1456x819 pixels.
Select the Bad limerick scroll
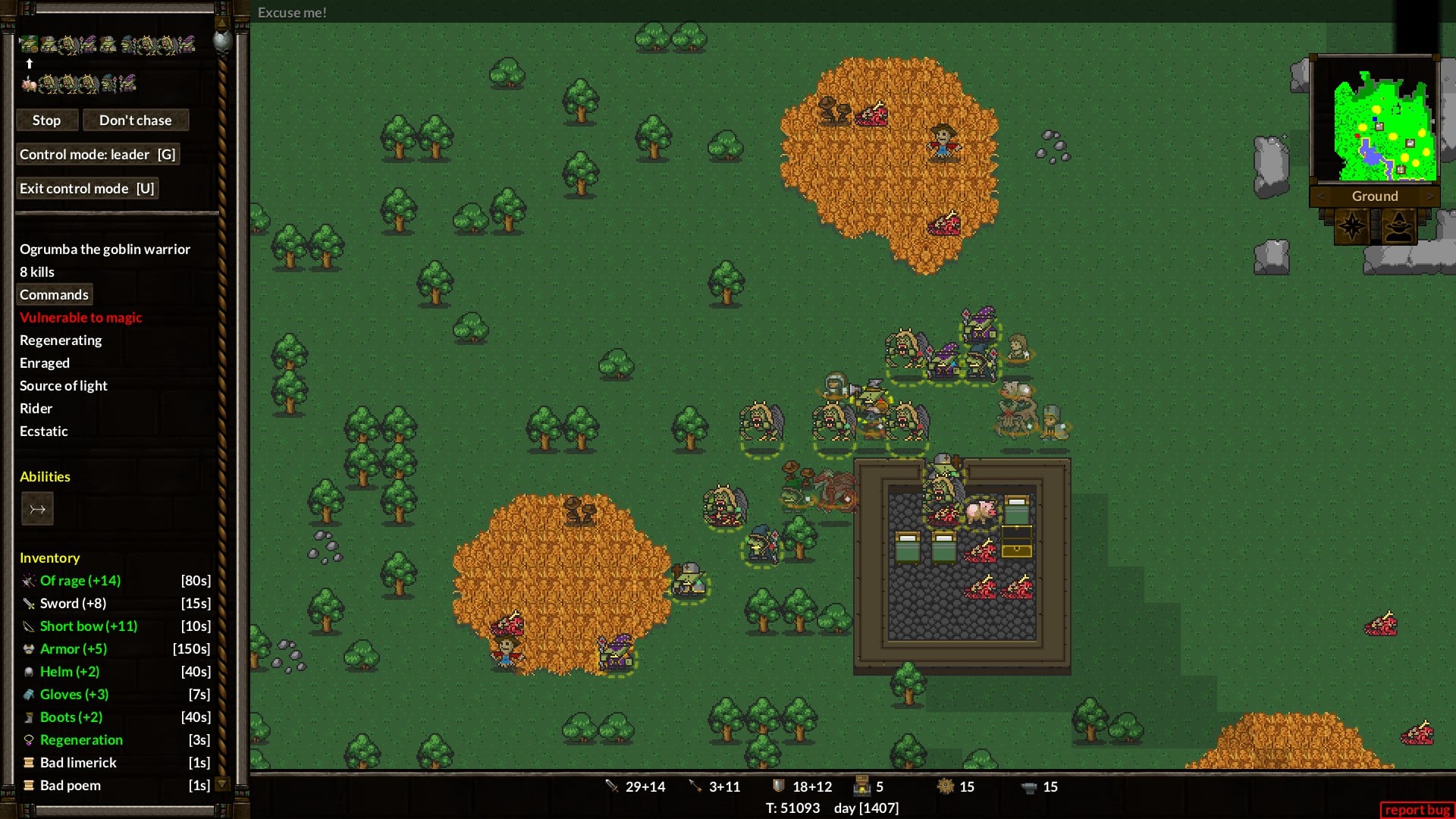[x=78, y=763]
